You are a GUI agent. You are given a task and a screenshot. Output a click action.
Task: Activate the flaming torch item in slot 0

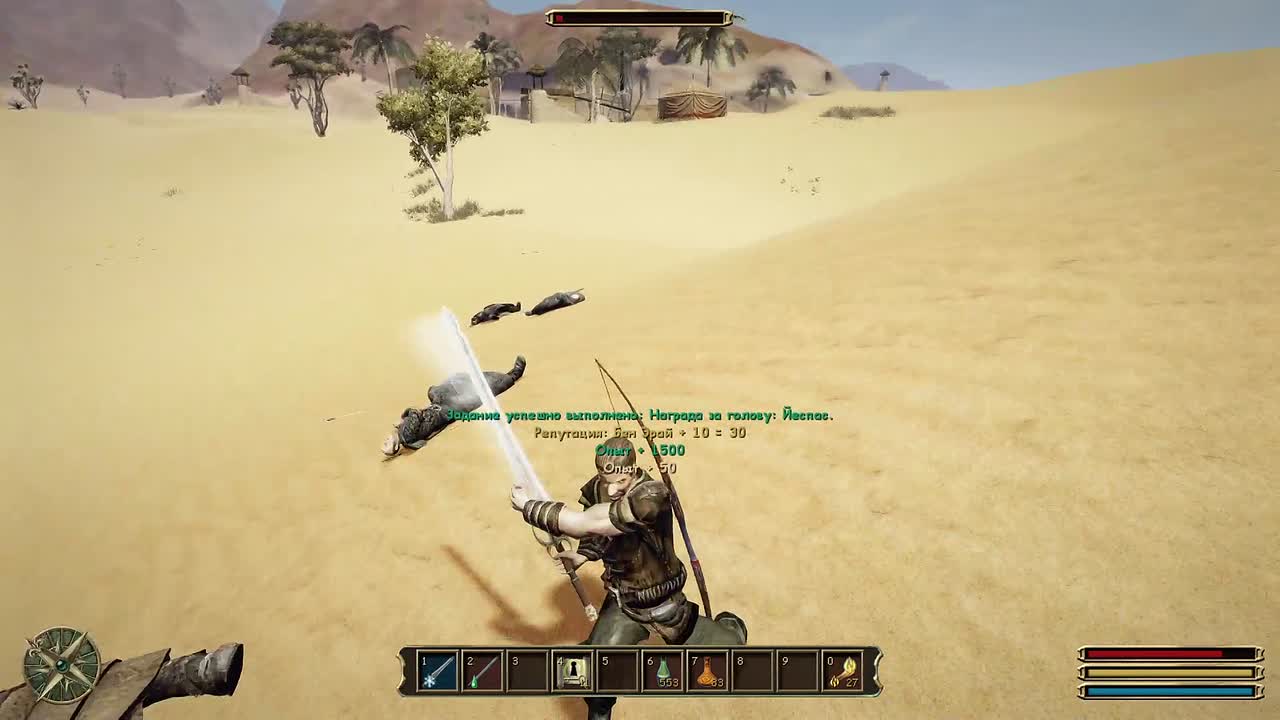[x=843, y=671]
